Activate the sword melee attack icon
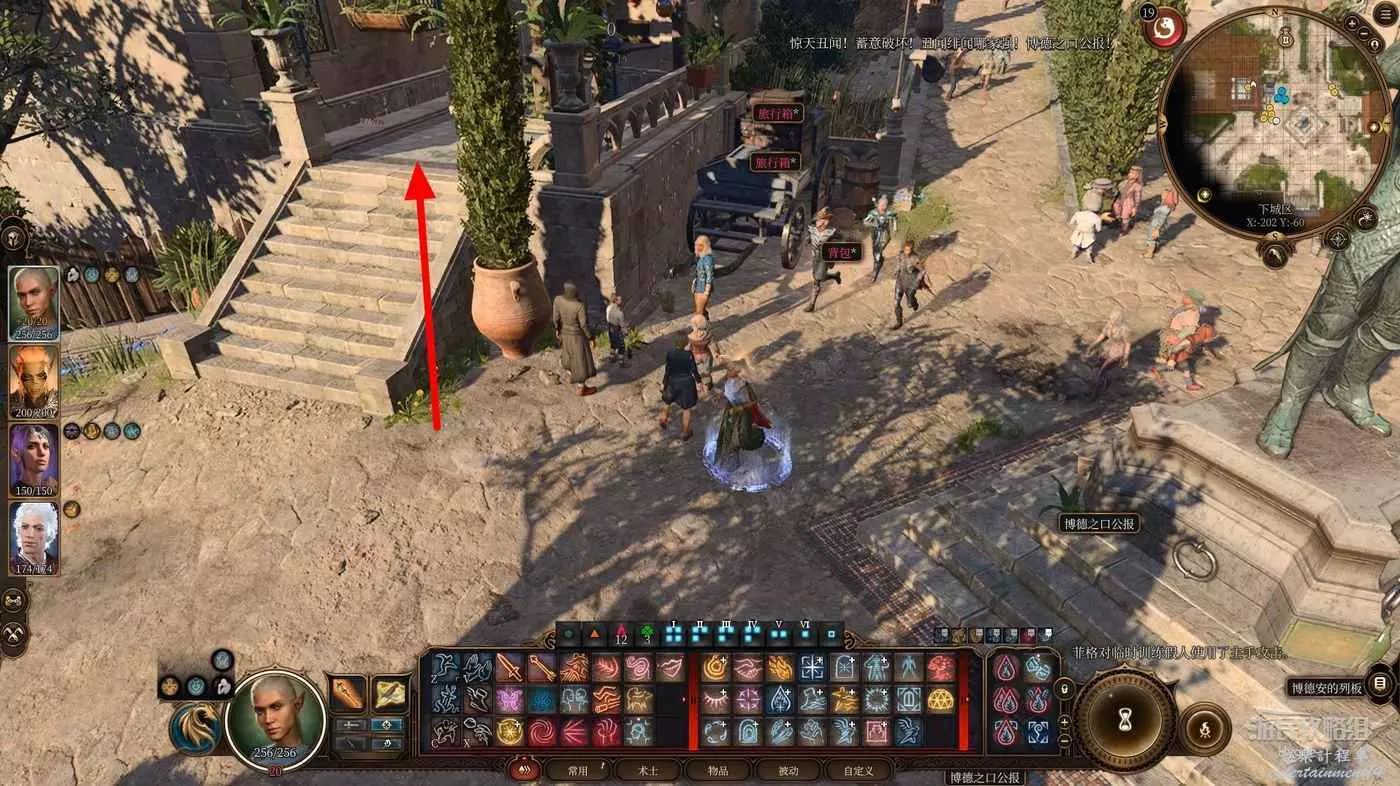The height and width of the screenshot is (786, 1400). pos(510,668)
